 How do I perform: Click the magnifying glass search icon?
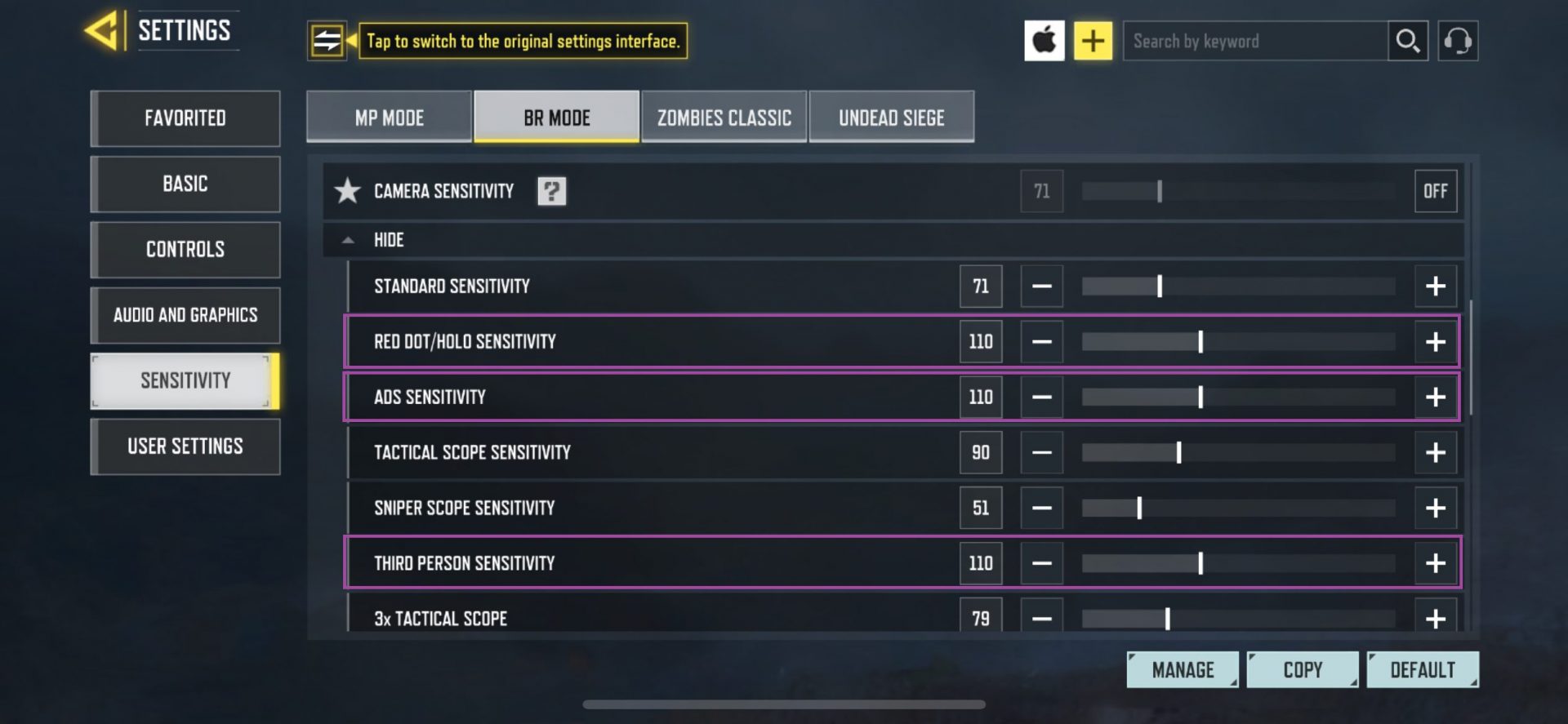1407,40
